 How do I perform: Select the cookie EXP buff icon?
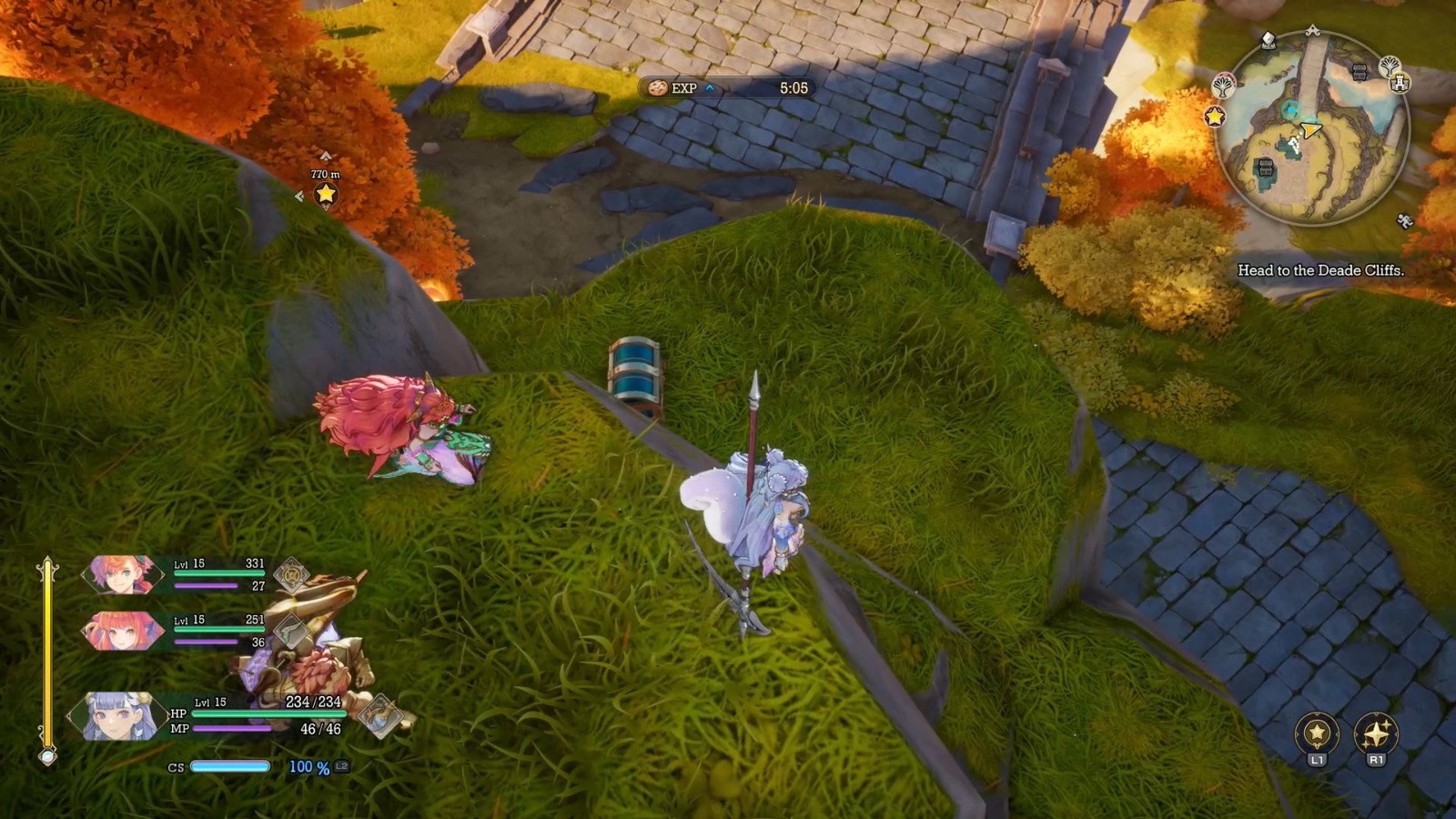click(x=657, y=89)
